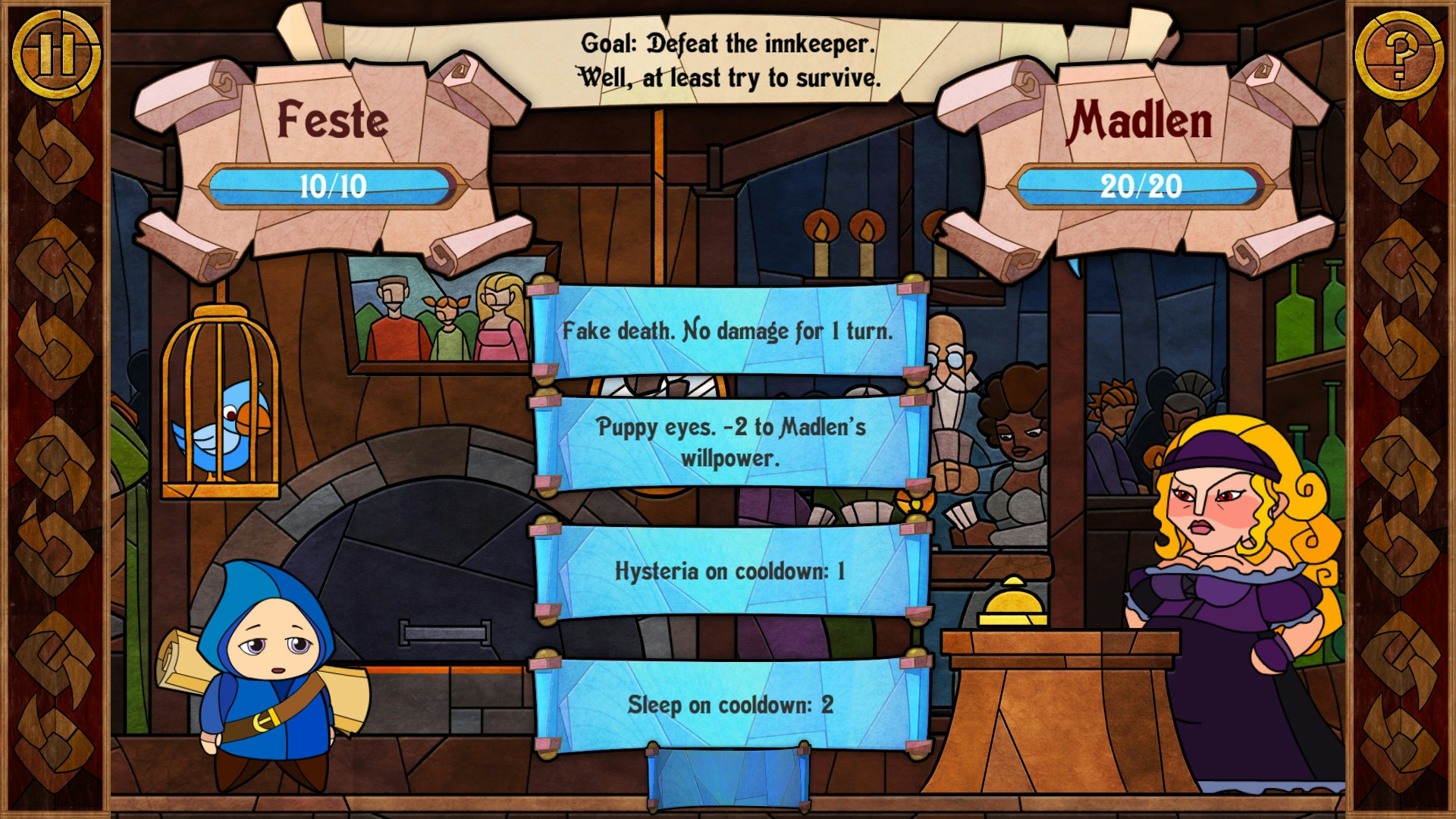Use the Fake death ability
The height and width of the screenshot is (819, 1456).
pyautogui.click(x=728, y=331)
